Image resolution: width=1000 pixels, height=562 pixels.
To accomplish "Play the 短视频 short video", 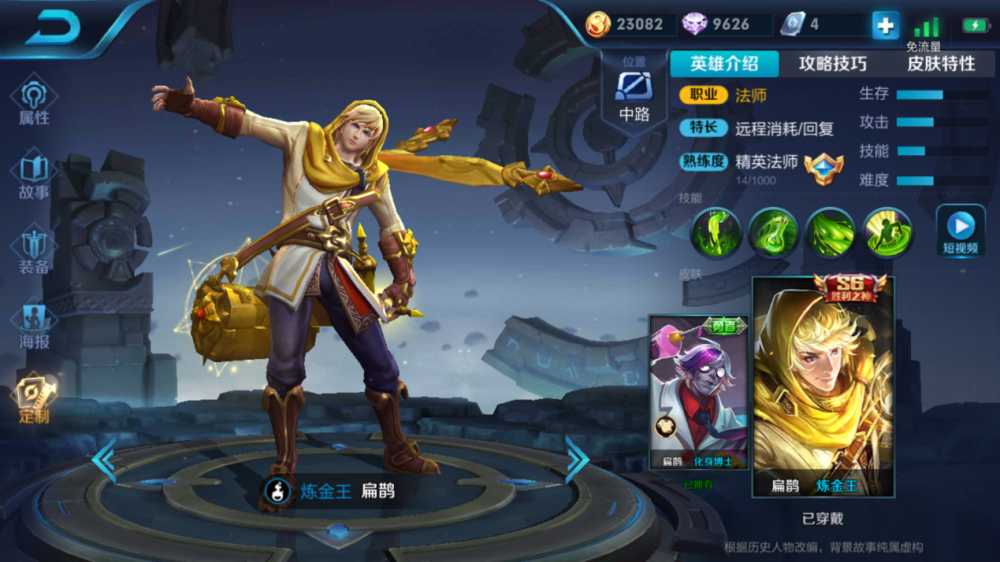I will [960, 230].
